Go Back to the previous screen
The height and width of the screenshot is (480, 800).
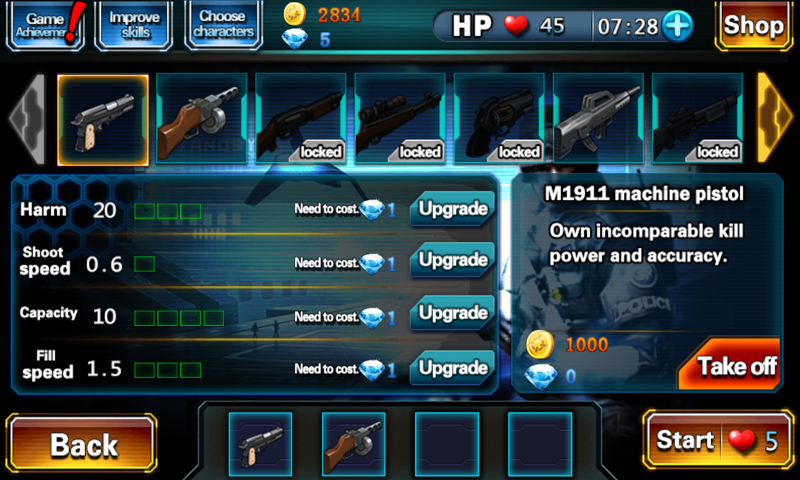pos(81,444)
